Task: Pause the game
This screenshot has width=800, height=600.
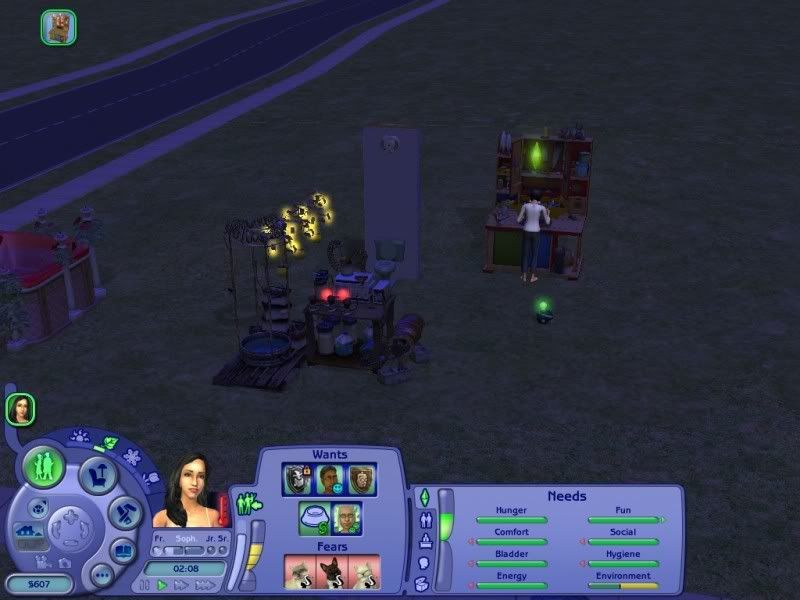Action: click(146, 584)
